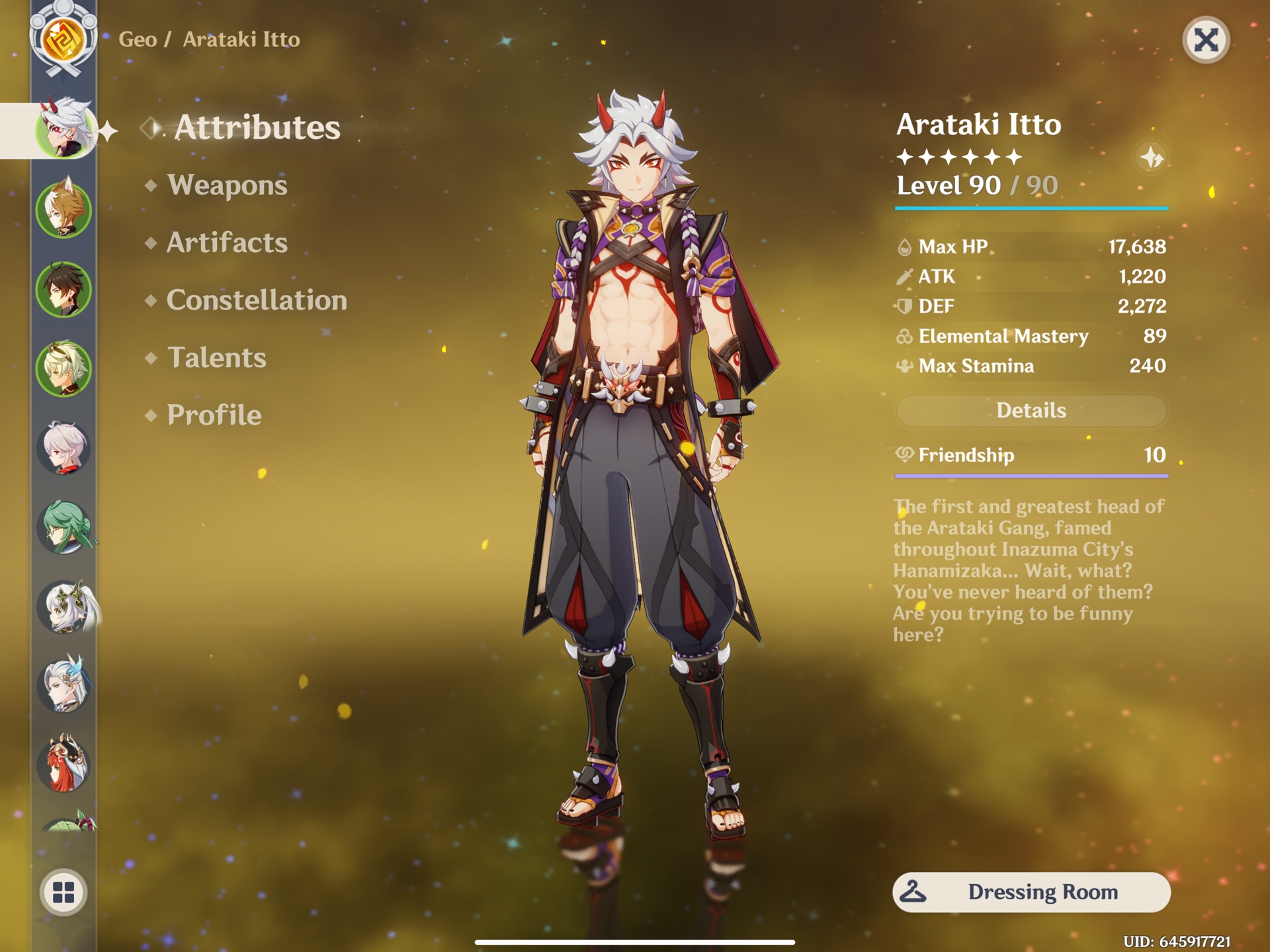Image resolution: width=1270 pixels, height=952 pixels.
Task: Click the Max HP droplet icon
Action: pos(904,248)
